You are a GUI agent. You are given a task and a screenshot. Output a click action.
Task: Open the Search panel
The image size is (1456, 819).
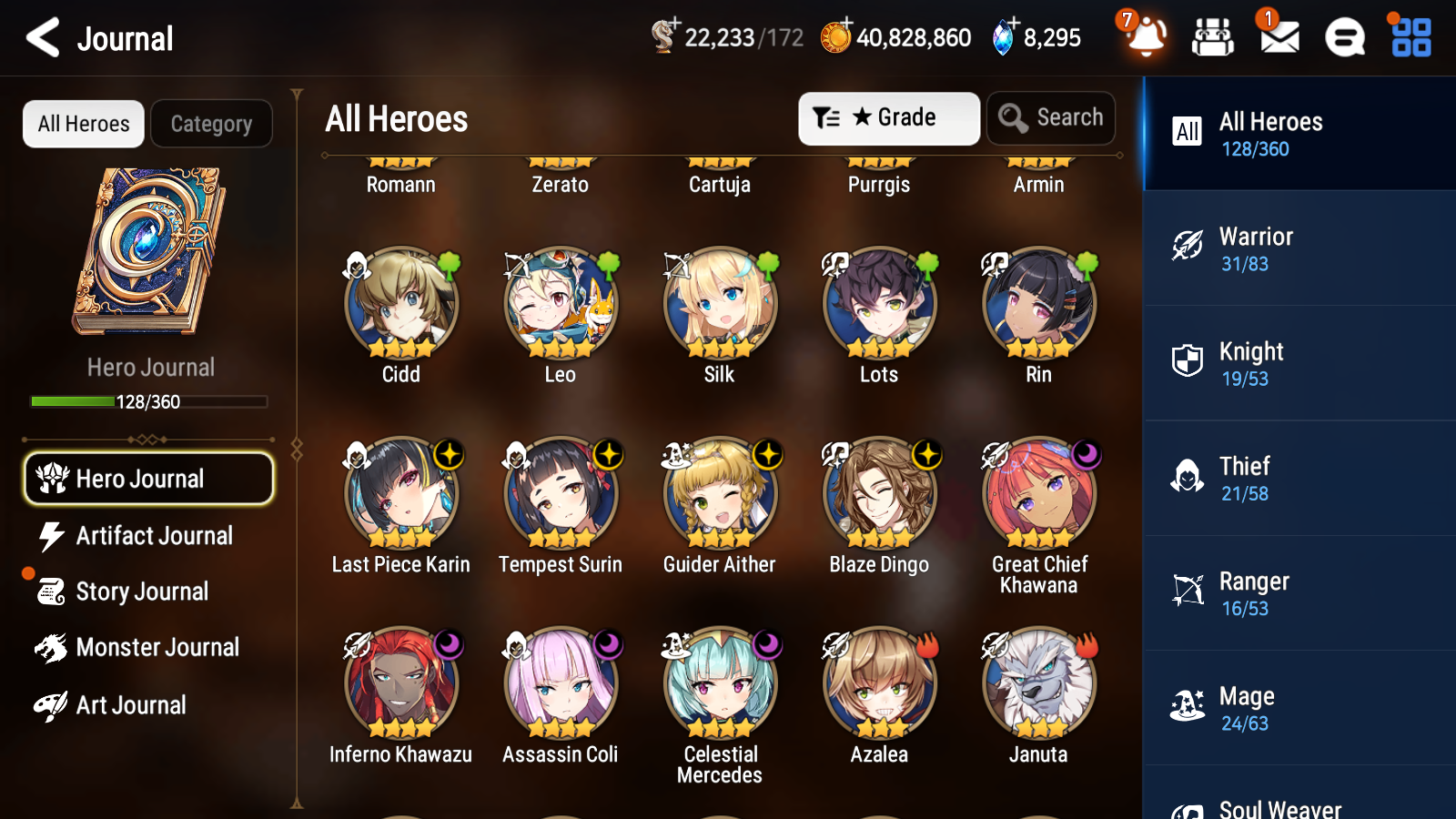1051,117
